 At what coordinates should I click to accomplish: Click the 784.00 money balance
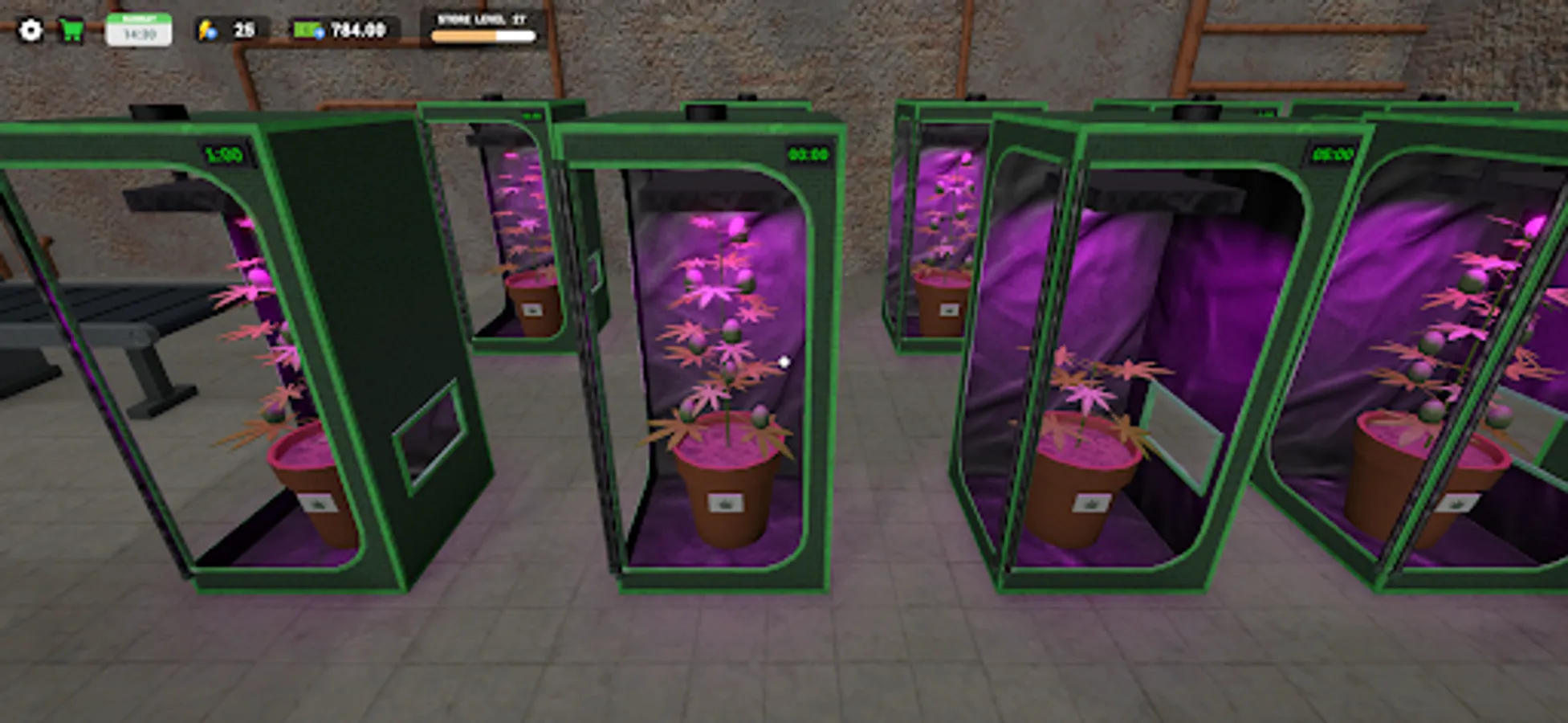[353, 30]
